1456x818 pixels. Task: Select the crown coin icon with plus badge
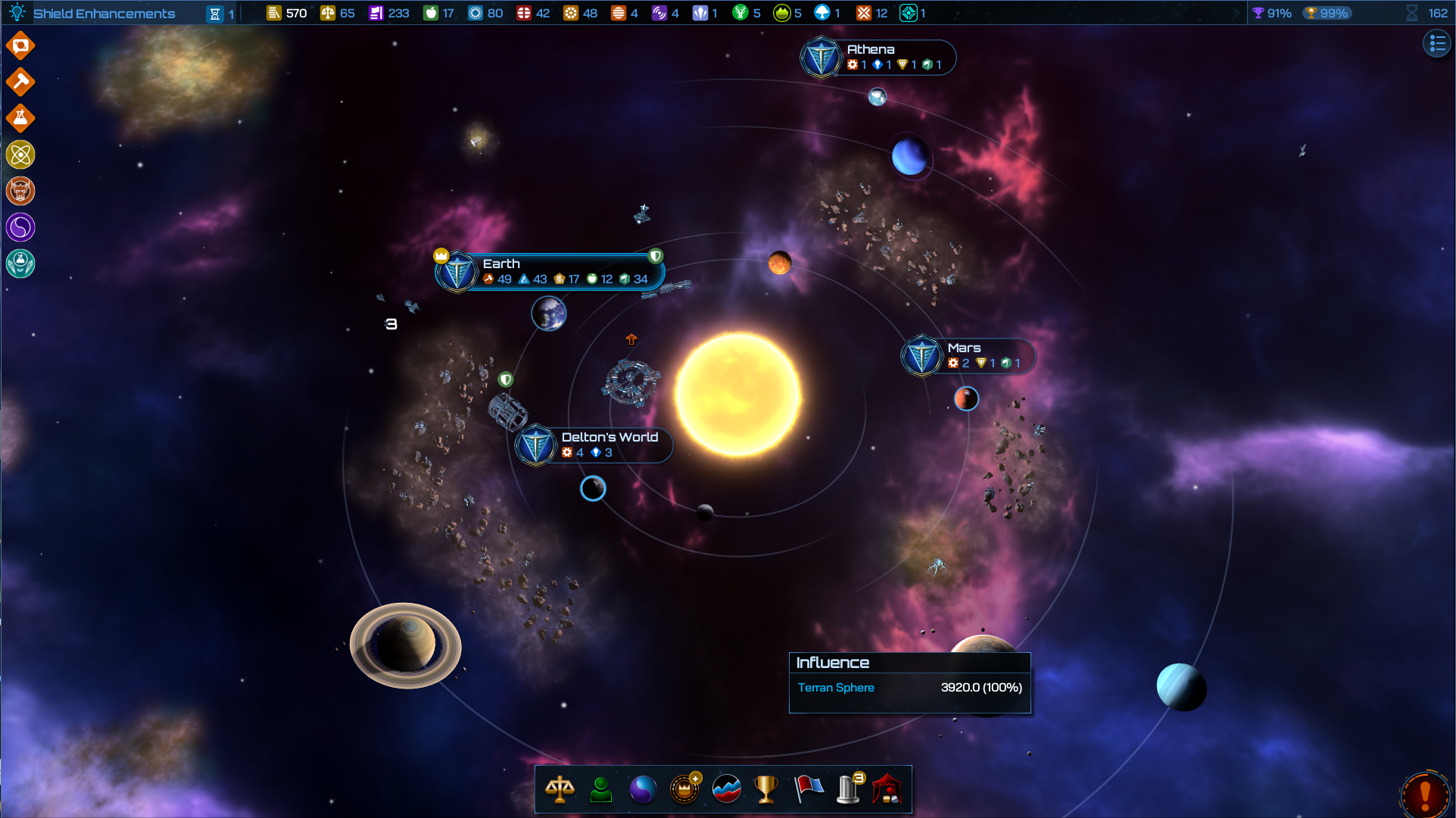tap(684, 789)
